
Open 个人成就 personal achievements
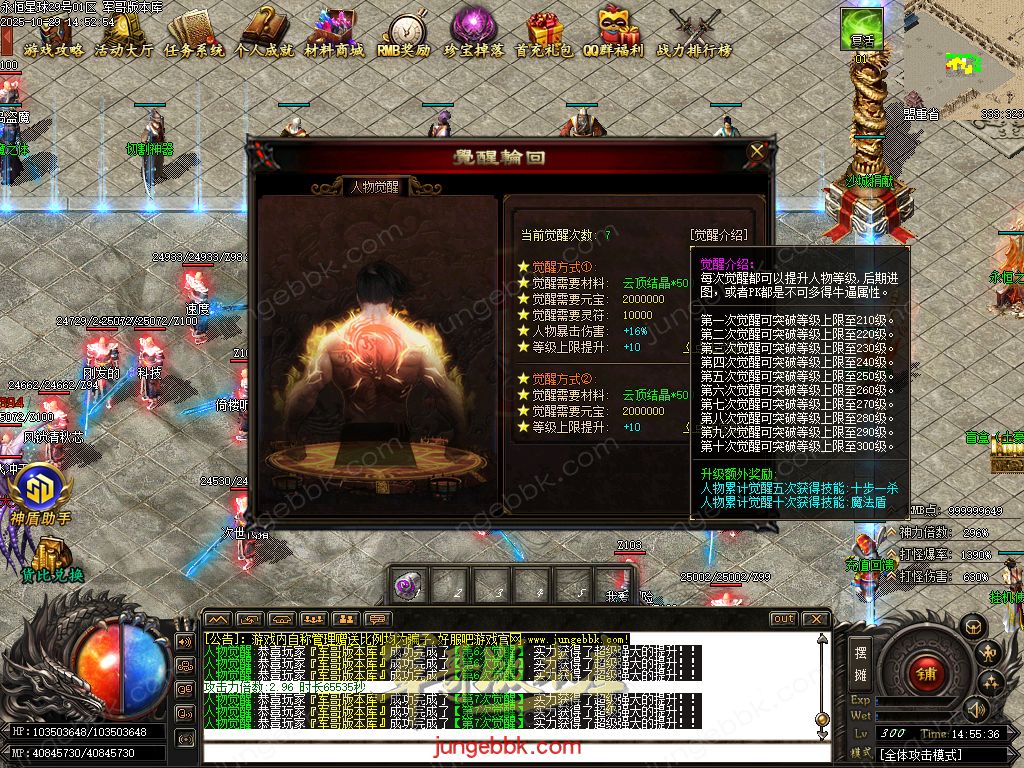point(264,33)
